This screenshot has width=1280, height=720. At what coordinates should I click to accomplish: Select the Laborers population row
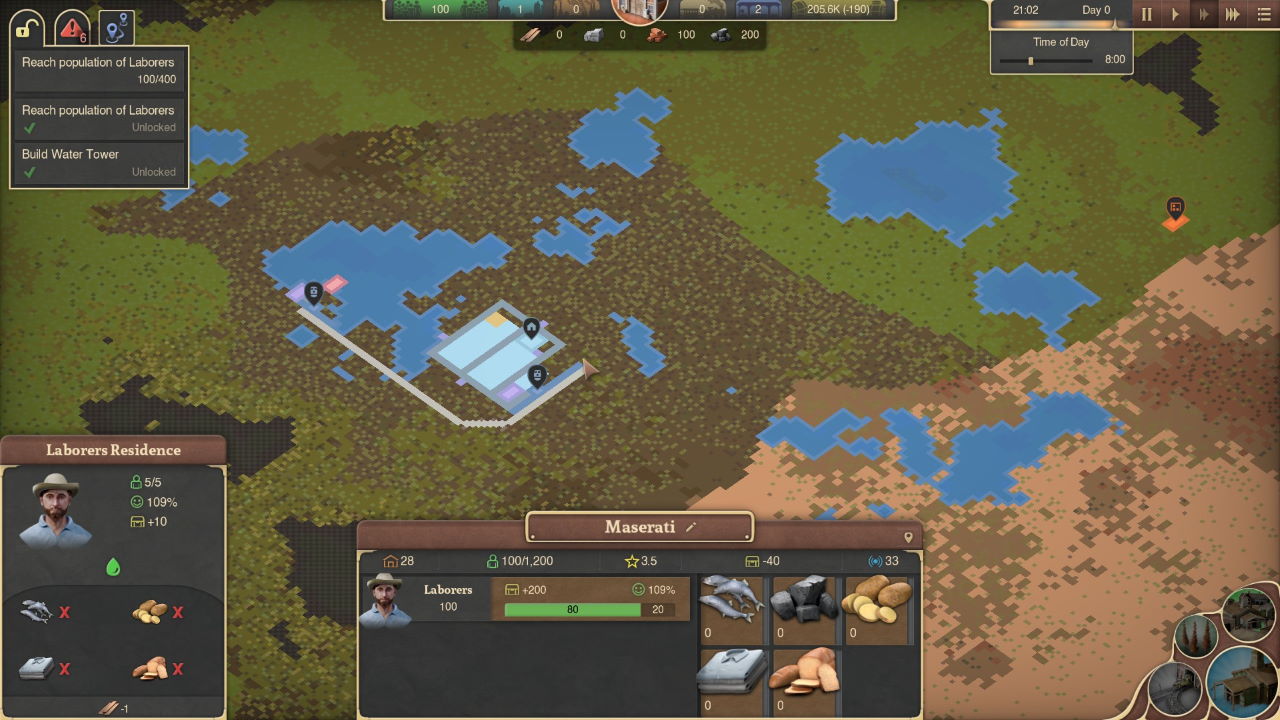[525, 599]
